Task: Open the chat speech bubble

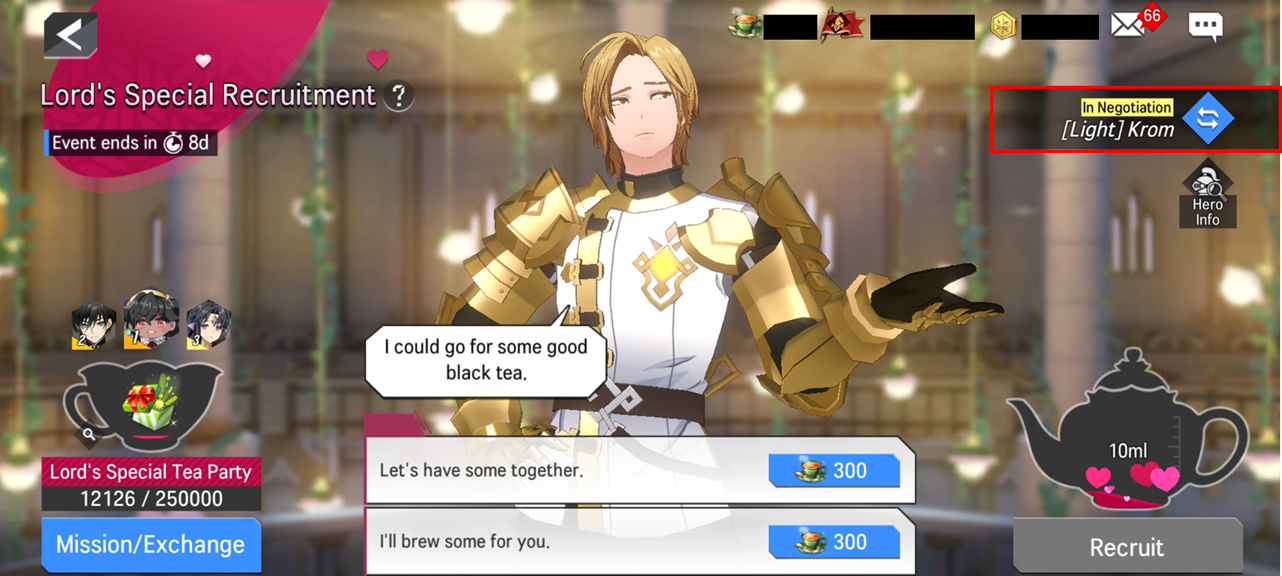Action: point(1205,26)
